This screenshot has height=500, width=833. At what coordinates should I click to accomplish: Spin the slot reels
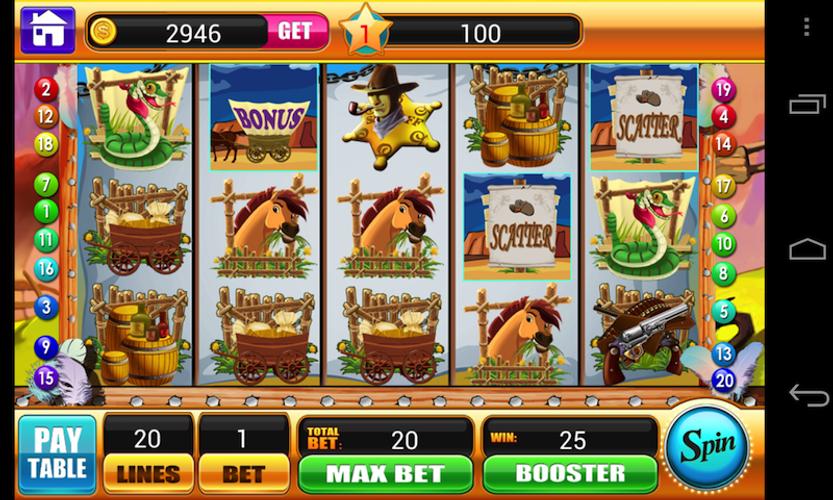click(x=708, y=445)
